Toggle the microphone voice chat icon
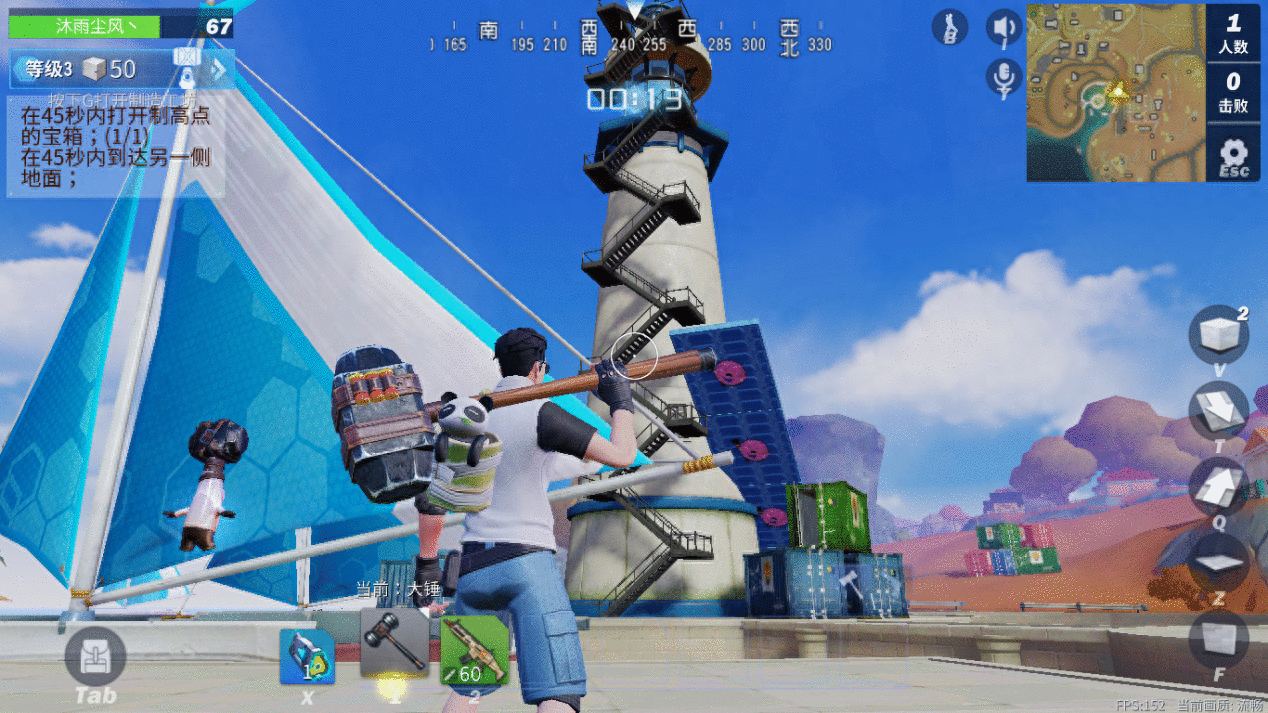 [1003, 76]
